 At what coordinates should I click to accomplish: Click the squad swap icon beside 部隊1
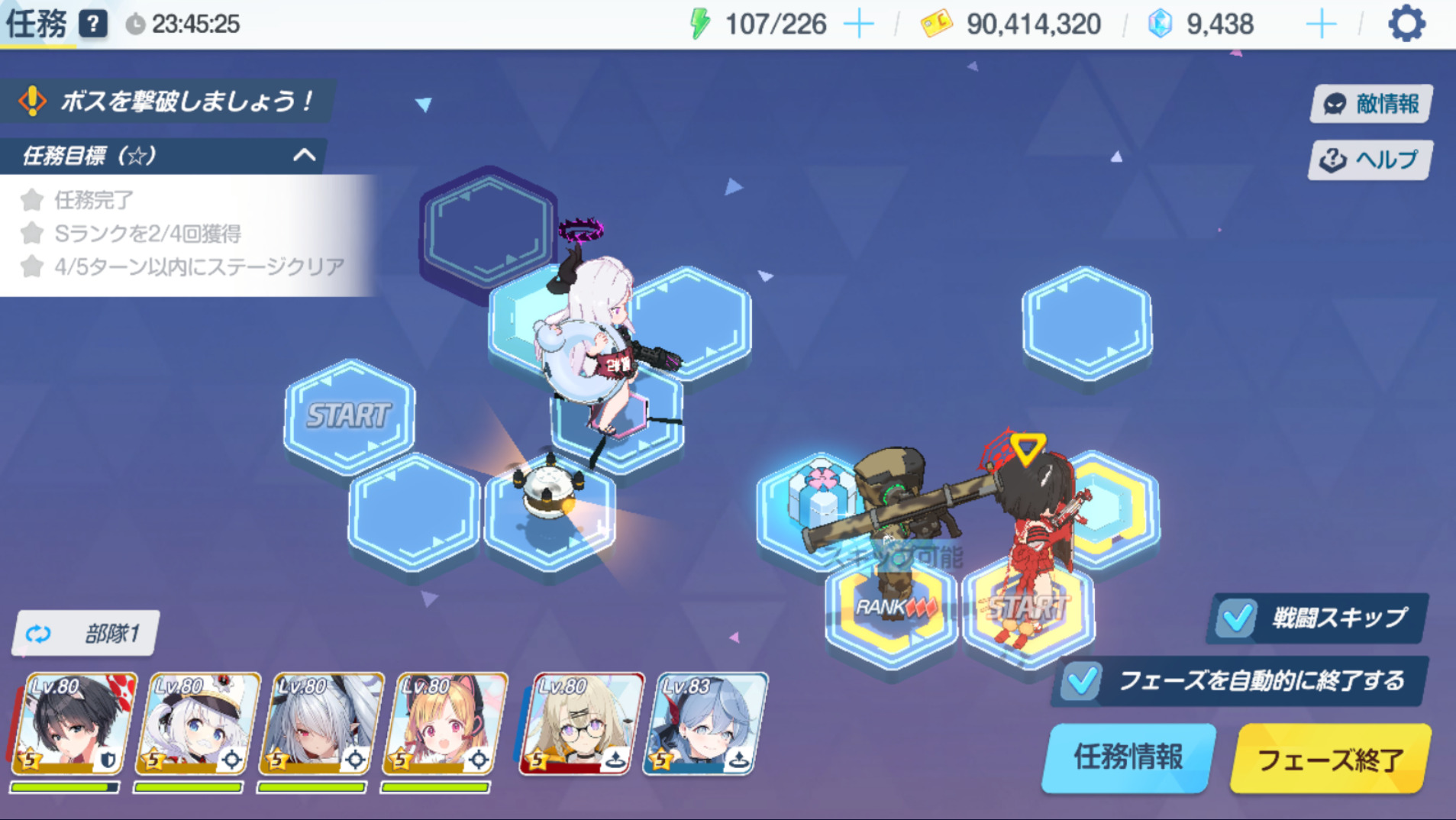pyautogui.click(x=37, y=633)
